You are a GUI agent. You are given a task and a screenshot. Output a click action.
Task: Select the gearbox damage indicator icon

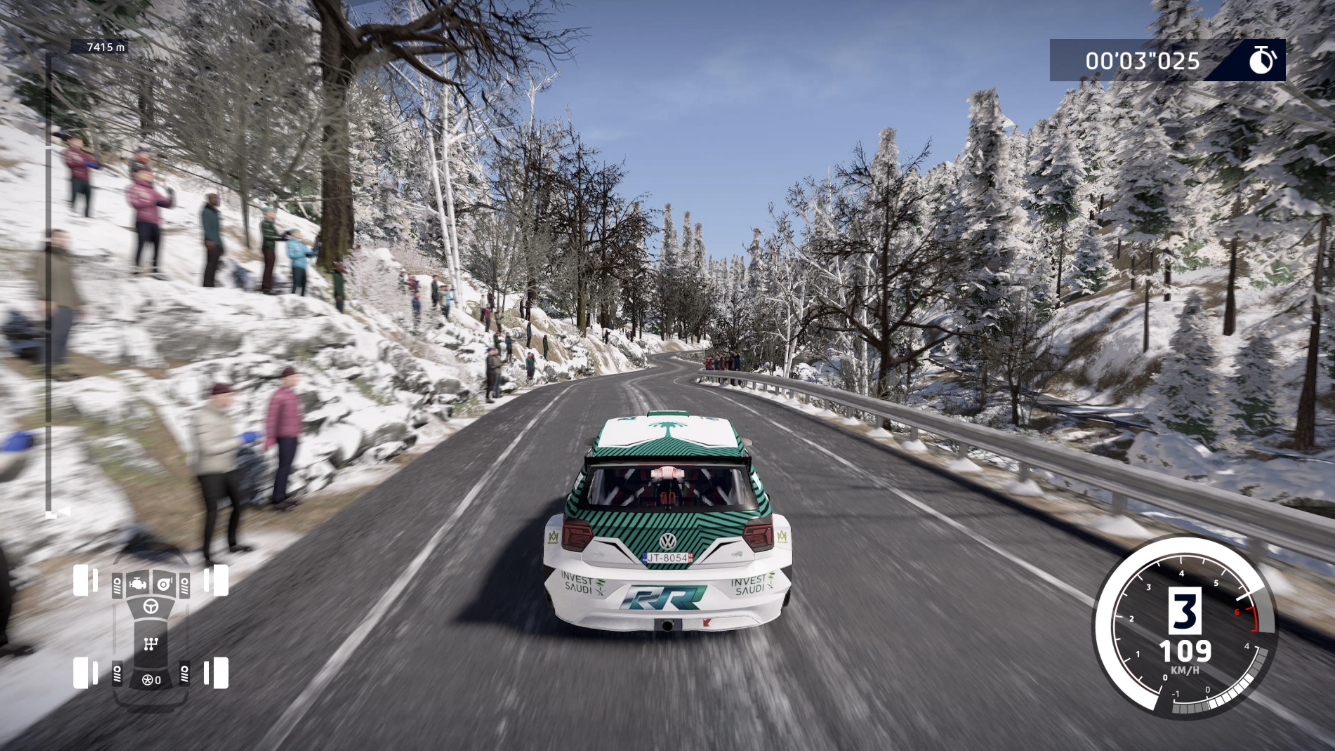151,643
